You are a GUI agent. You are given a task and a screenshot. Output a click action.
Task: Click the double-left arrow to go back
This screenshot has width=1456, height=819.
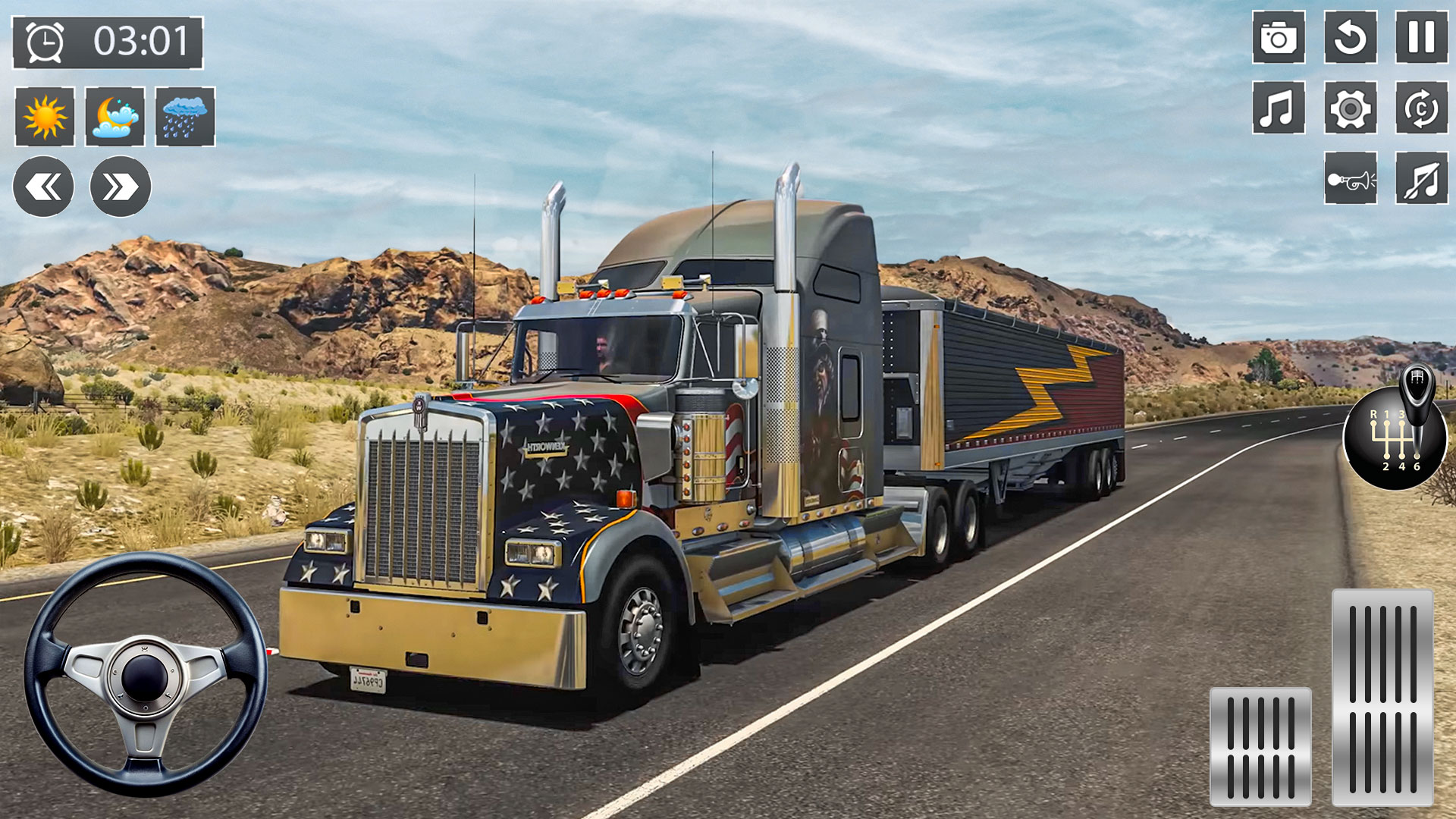(45, 184)
